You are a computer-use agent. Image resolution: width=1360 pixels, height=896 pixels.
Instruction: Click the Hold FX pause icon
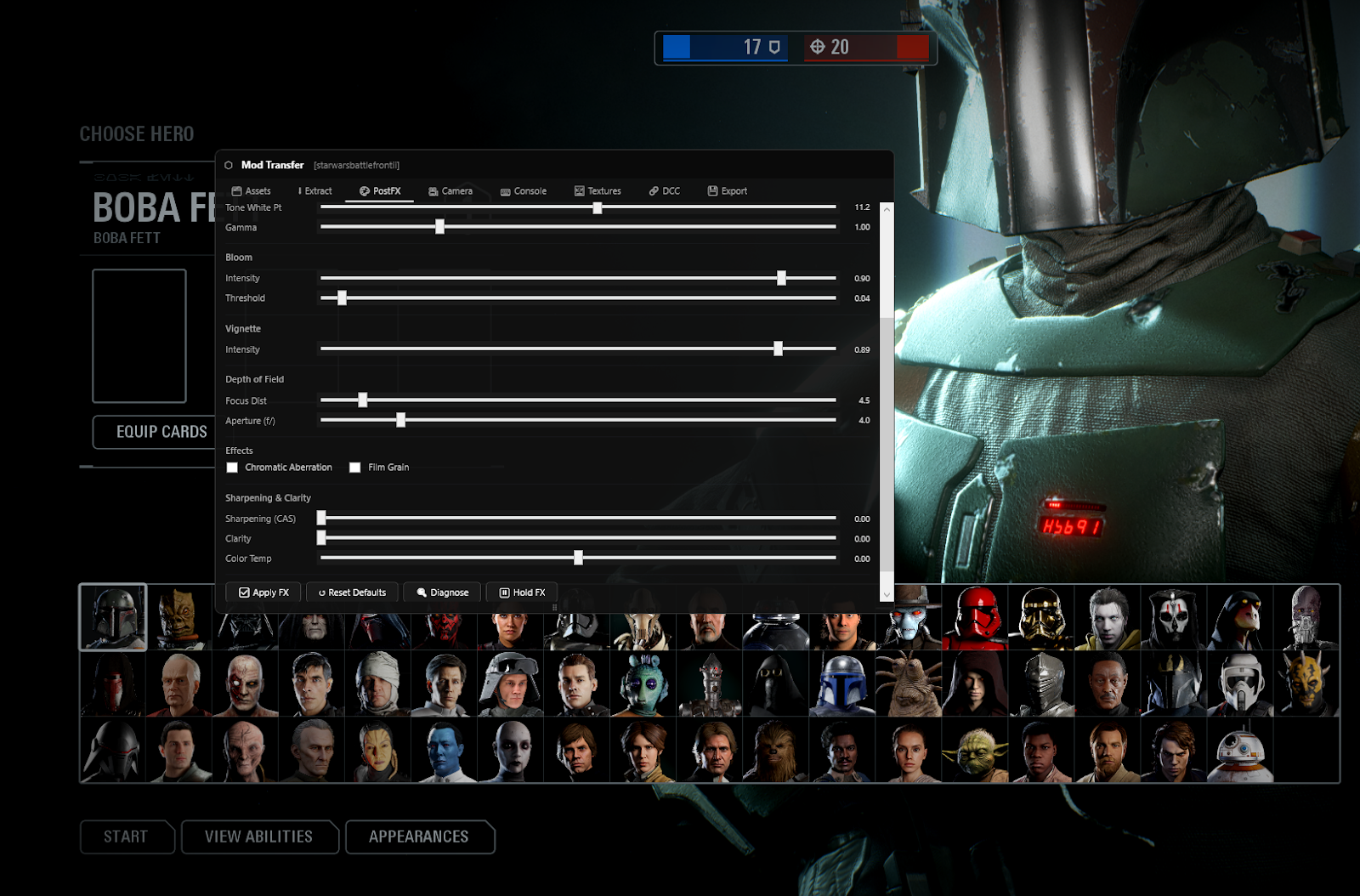pyautogui.click(x=503, y=592)
